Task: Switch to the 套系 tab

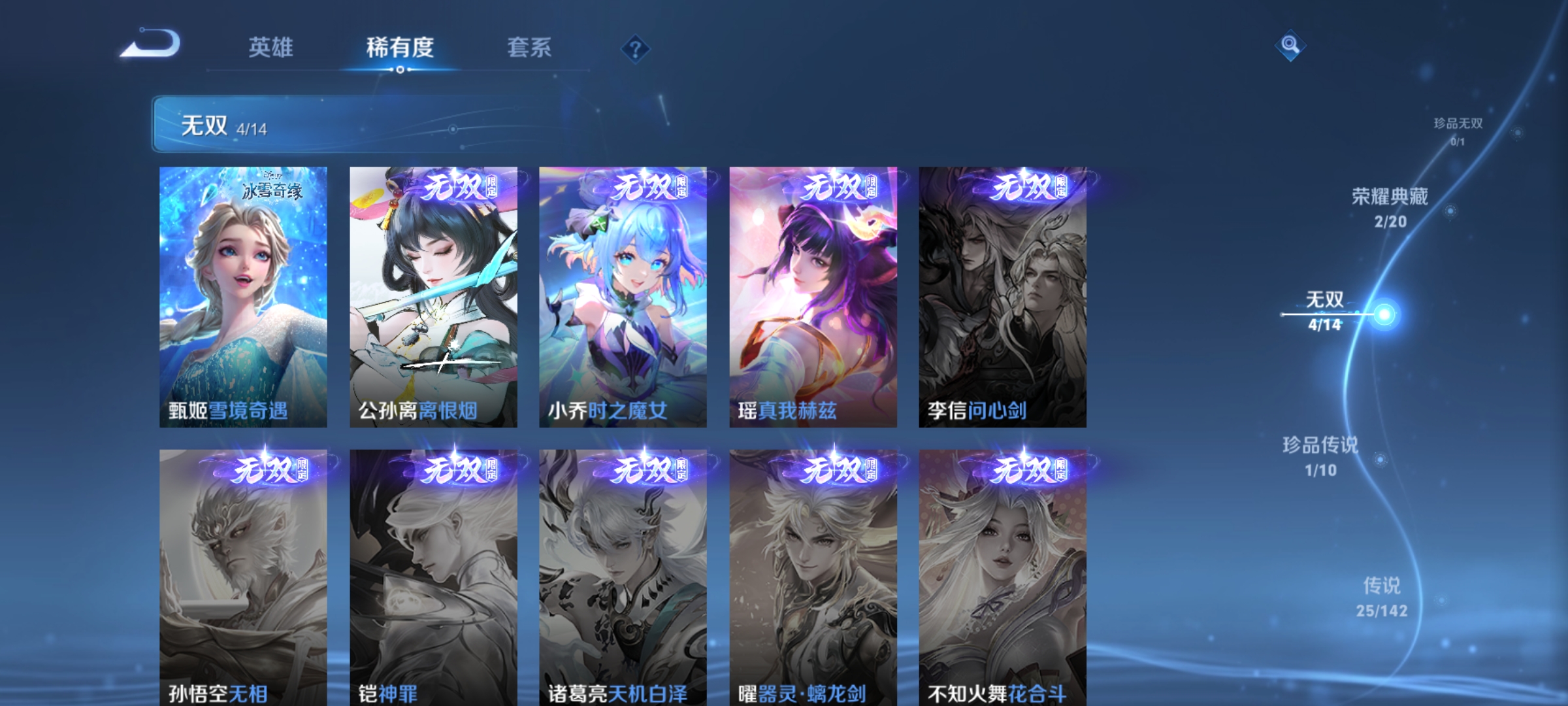Action: (531, 47)
